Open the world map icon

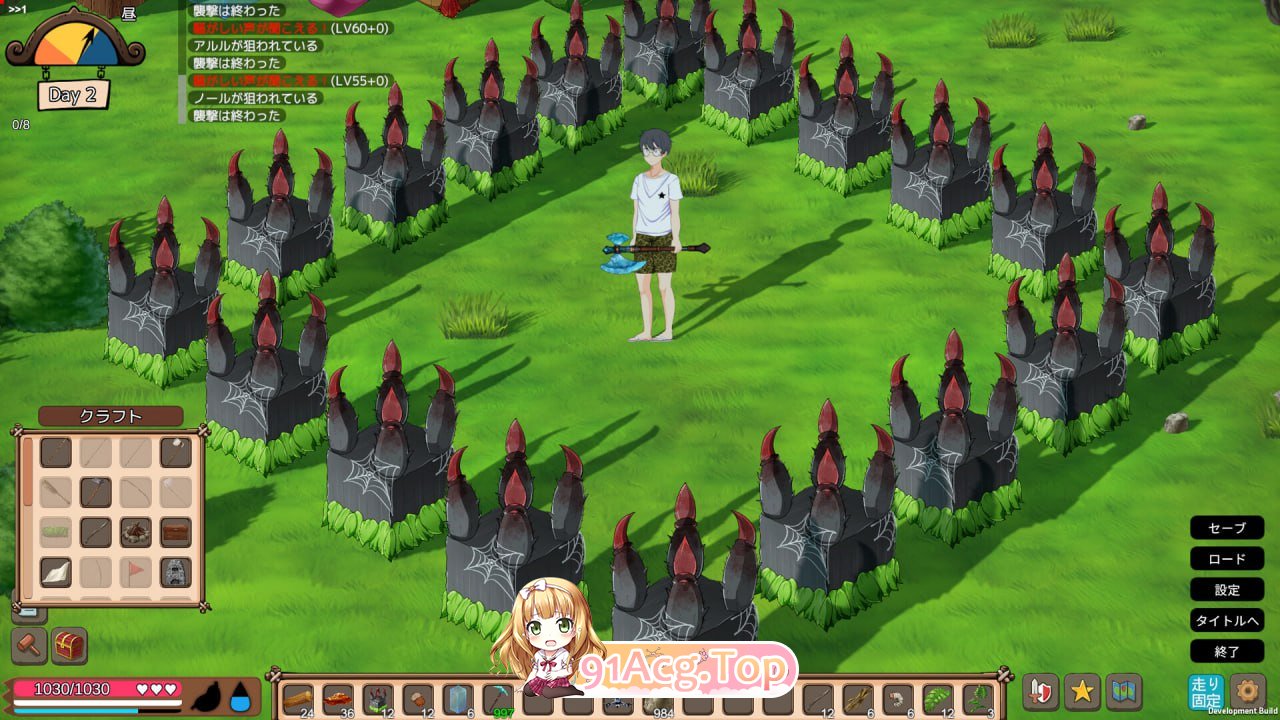[x=1122, y=690]
